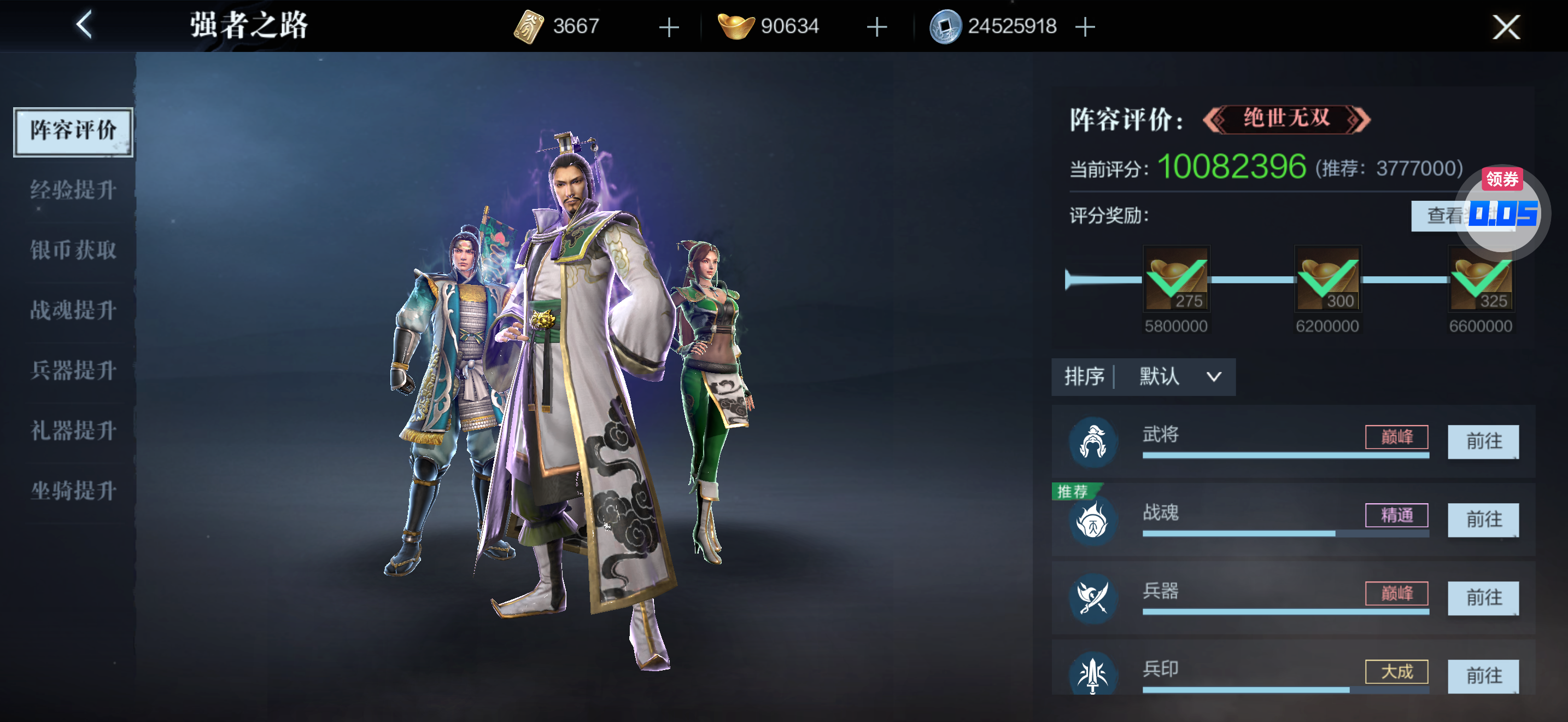Click the 5800000 score reward icon

[x=1175, y=279]
